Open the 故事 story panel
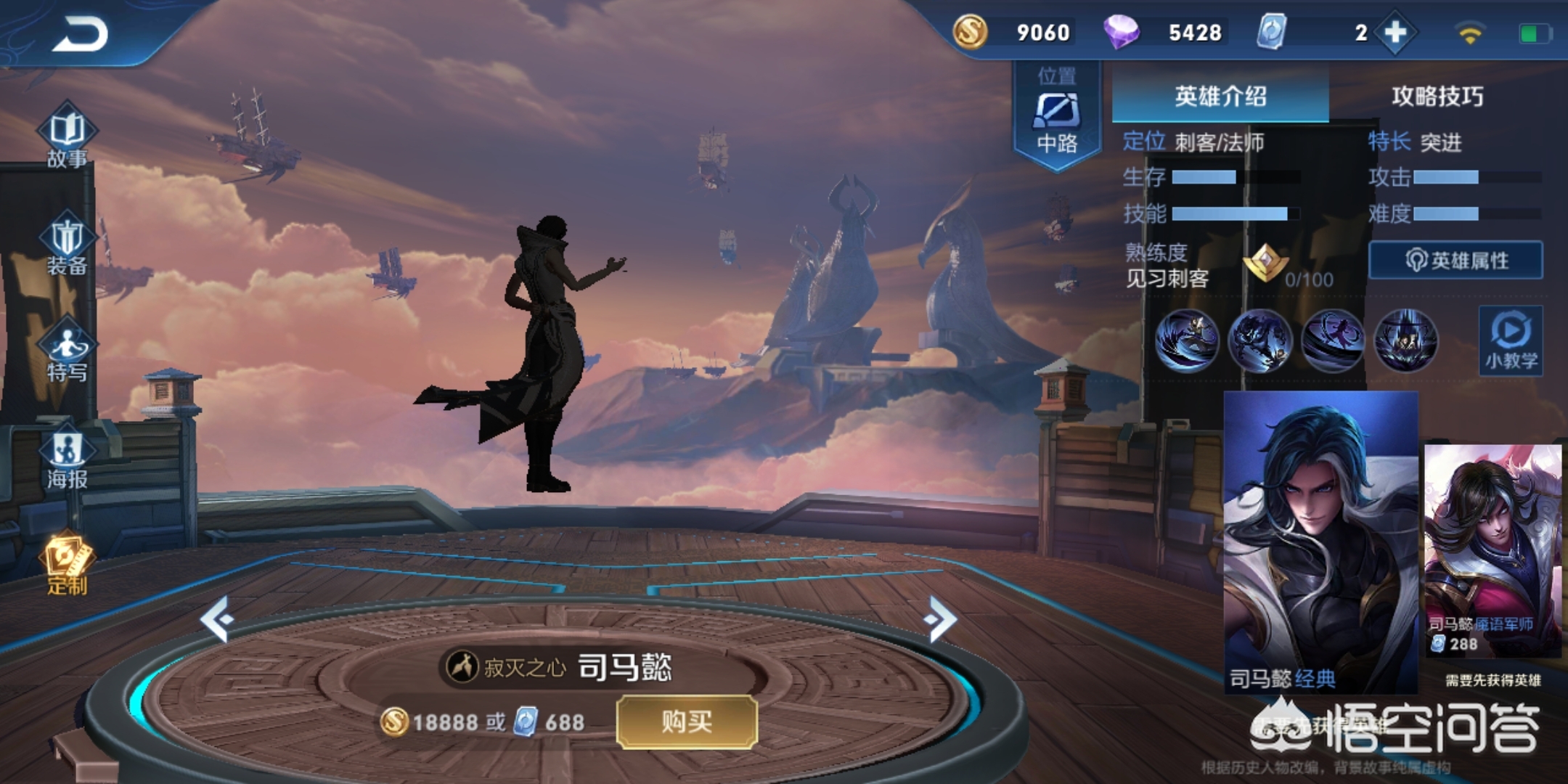The image size is (1568, 784). click(x=67, y=138)
